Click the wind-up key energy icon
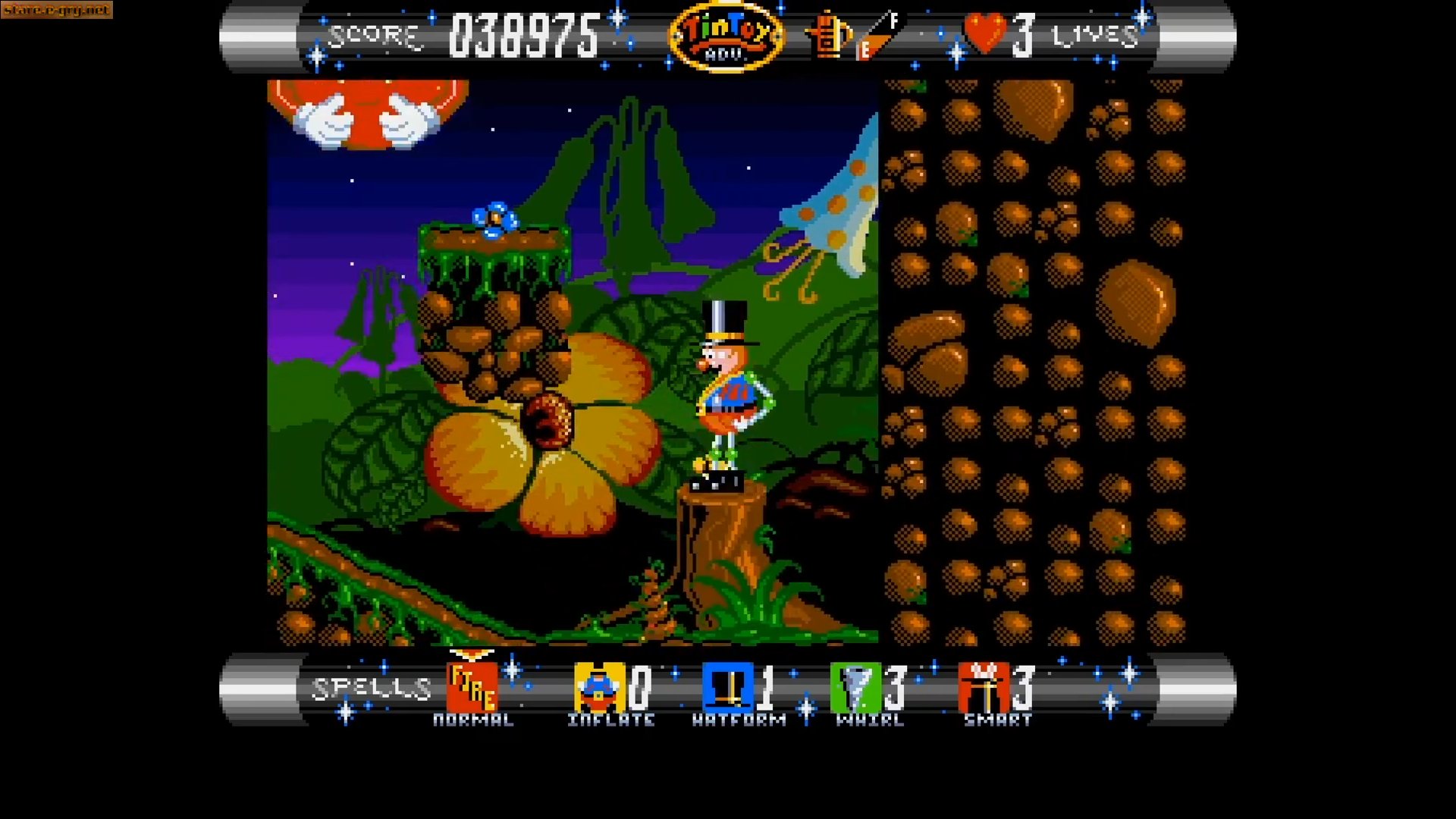The height and width of the screenshot is (819, 1456). click(827, 35)
